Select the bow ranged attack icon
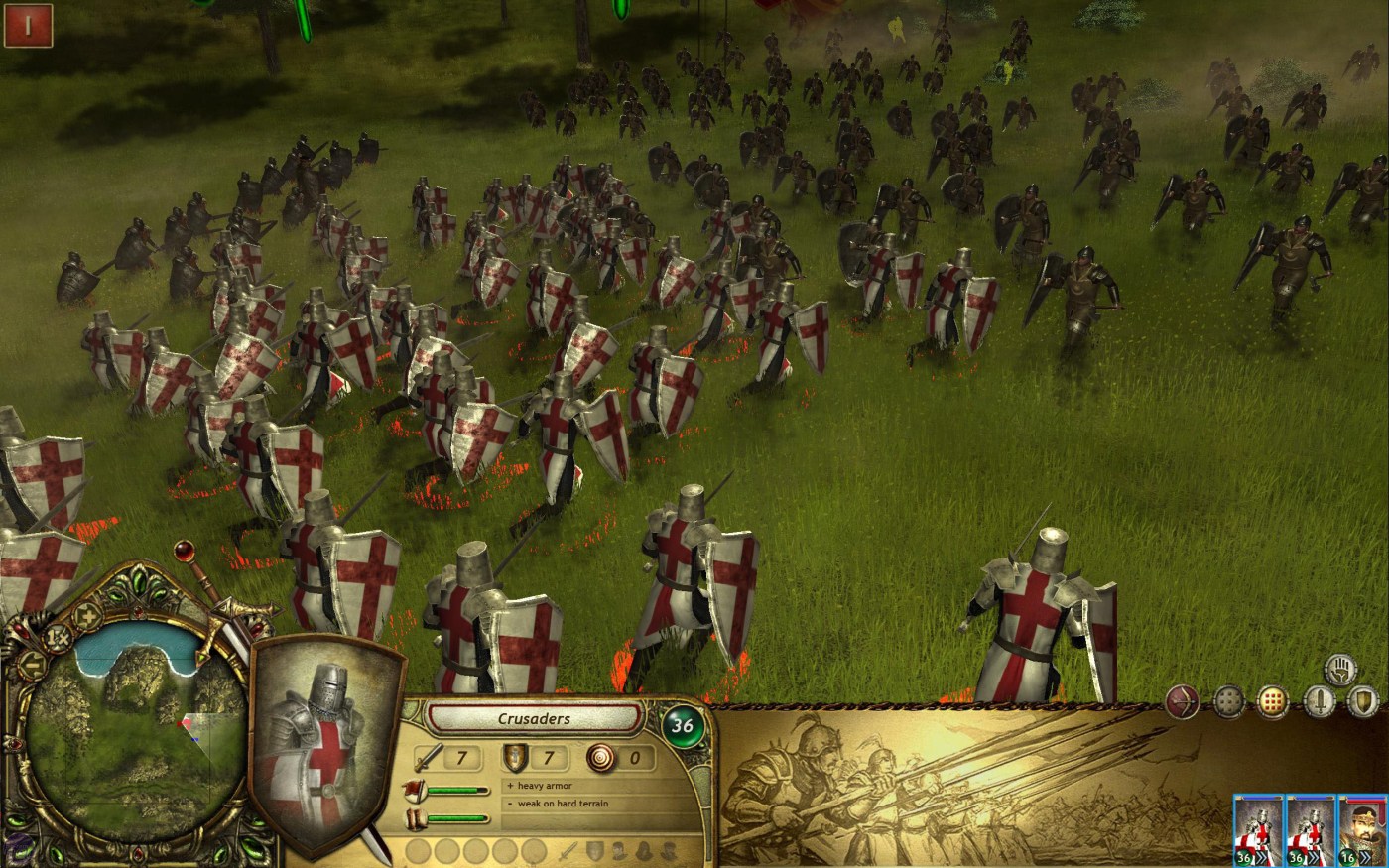This screenshot has height=868, width=1389. [1182, 702]
